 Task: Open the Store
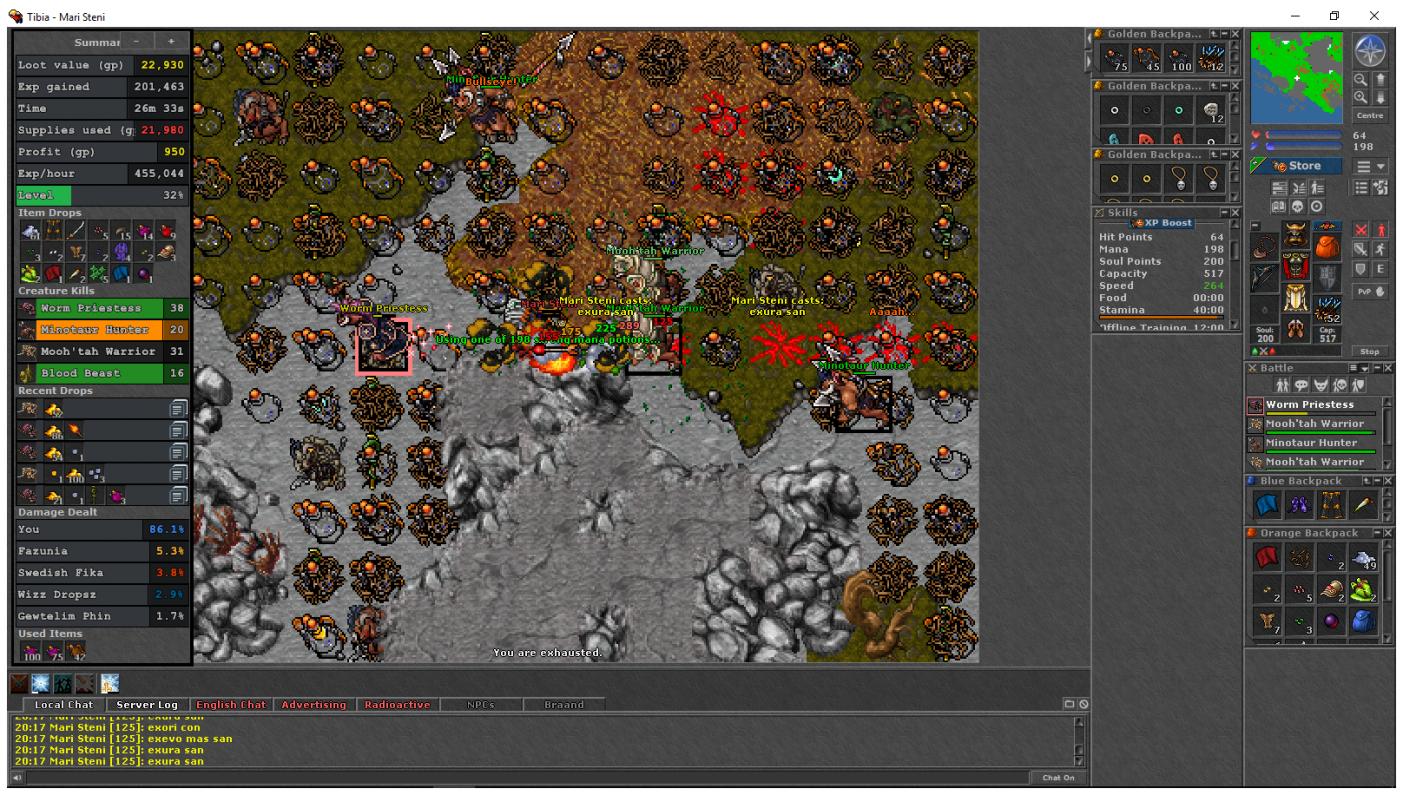[1298, 166]
